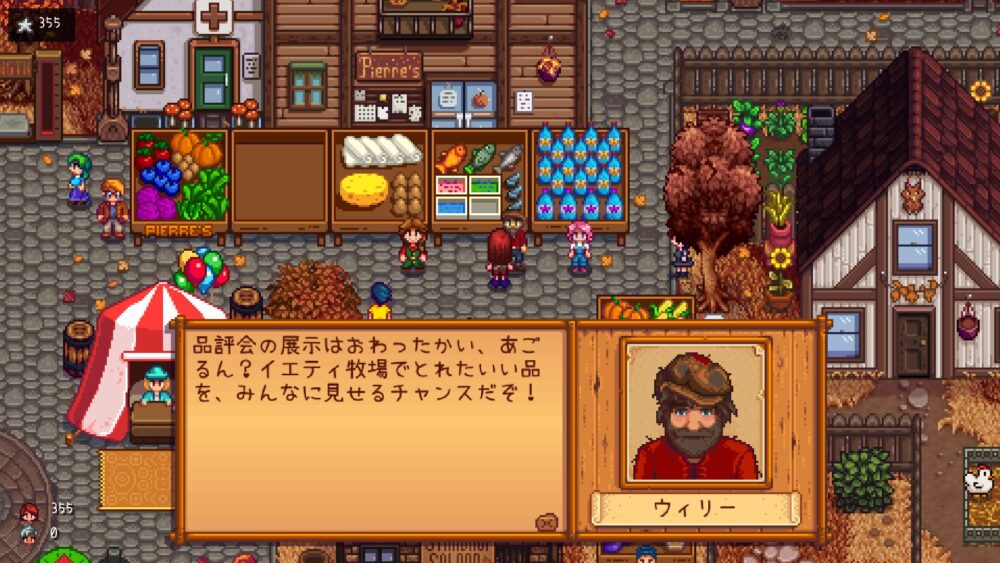This screenshot has height=563, width=1000.
Task: Click the close icon in the dialogue box
Action: coord(546,522)
